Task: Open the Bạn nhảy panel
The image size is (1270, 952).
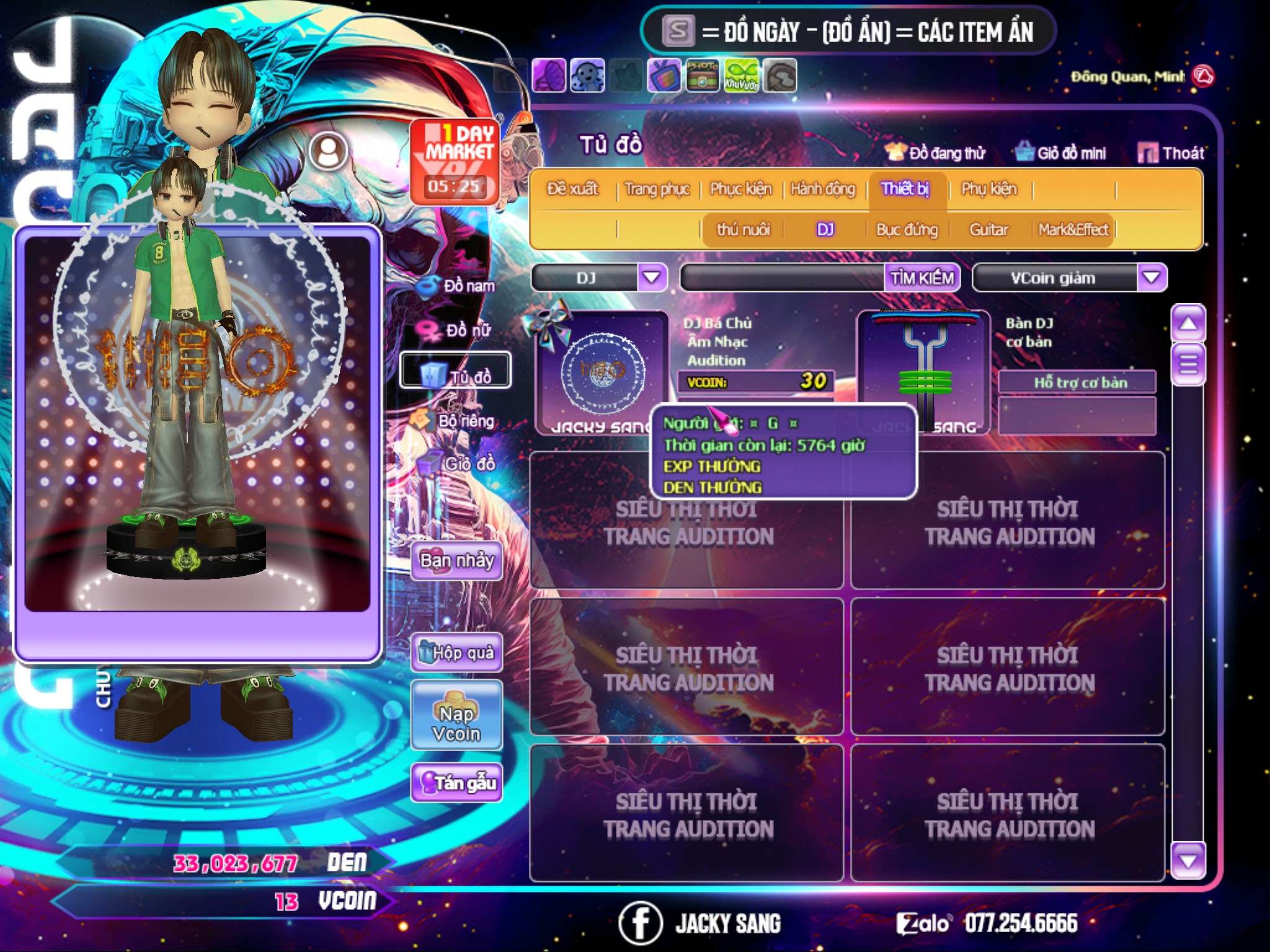Action: pyautogui.click(x=456, y=561)
